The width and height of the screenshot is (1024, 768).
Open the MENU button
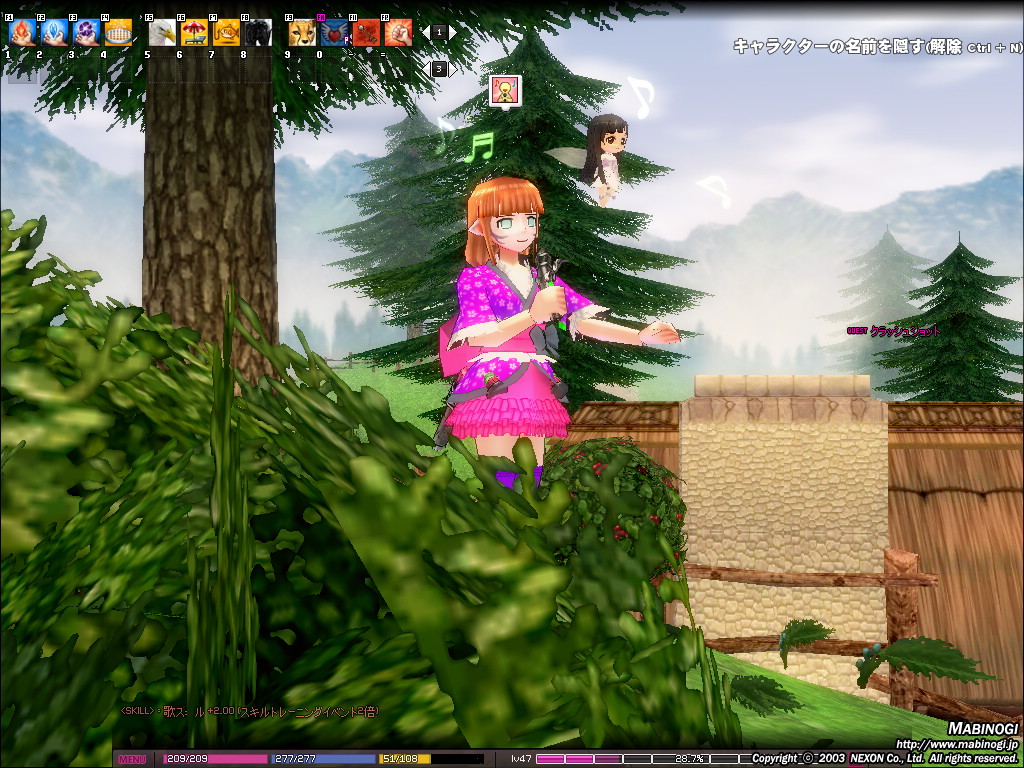point(132,759)
